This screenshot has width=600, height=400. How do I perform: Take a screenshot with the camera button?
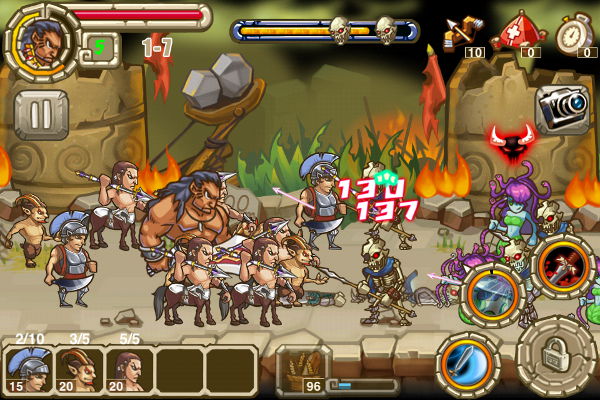click(562, 107)
